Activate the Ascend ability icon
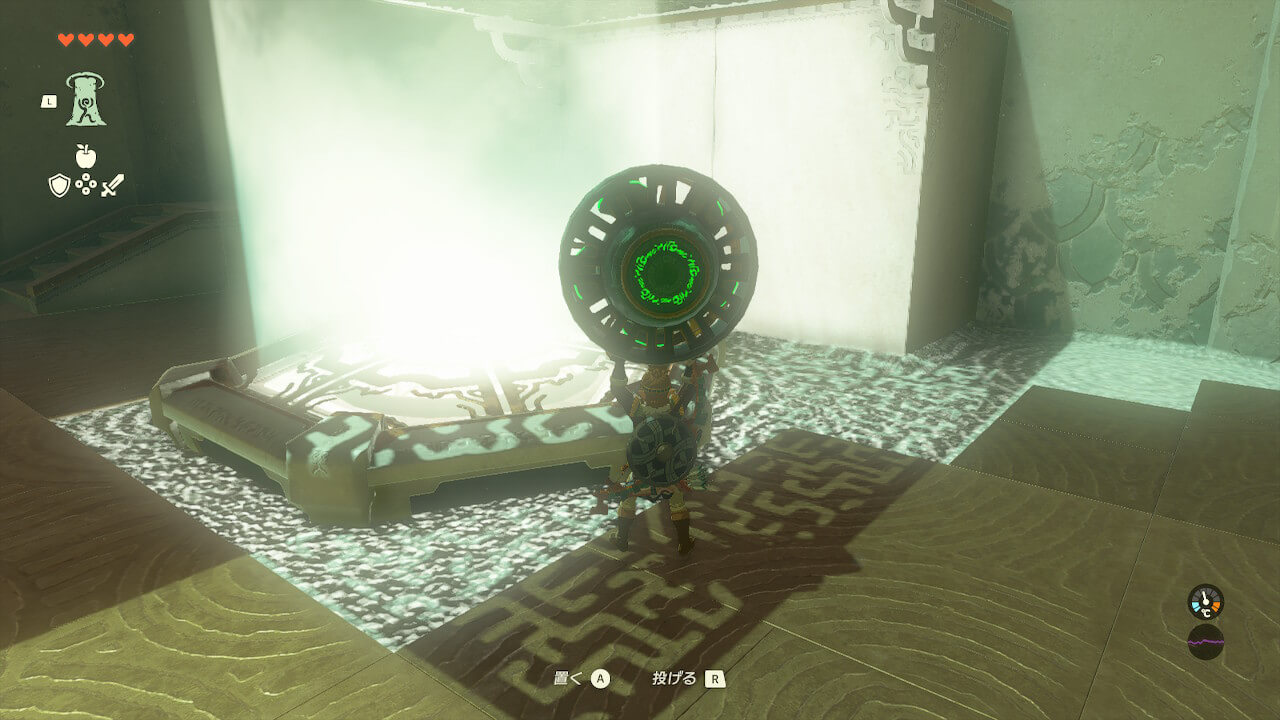Viewport: 1280px width, 720px height. click(x=86, y=99)
